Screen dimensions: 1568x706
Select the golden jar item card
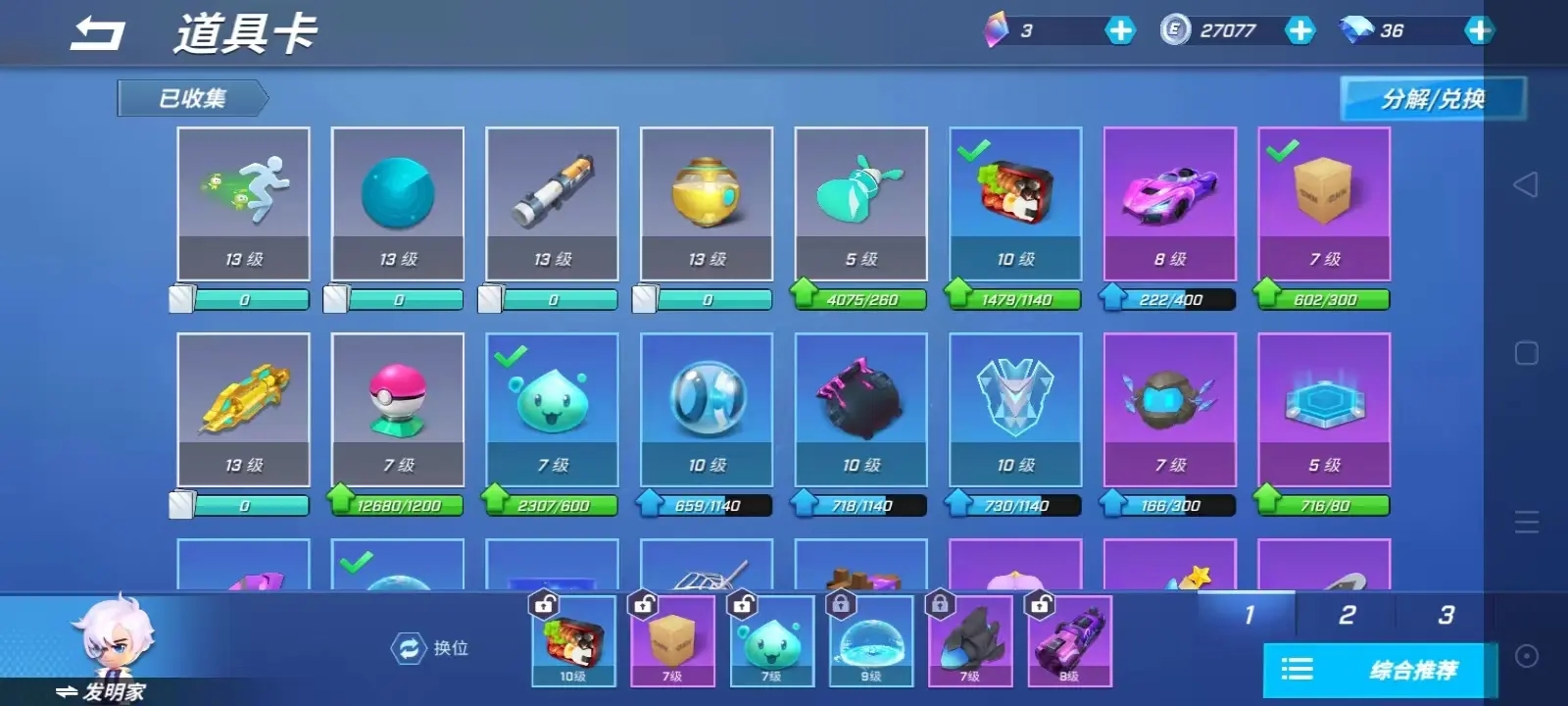click(x=707, y=203)
